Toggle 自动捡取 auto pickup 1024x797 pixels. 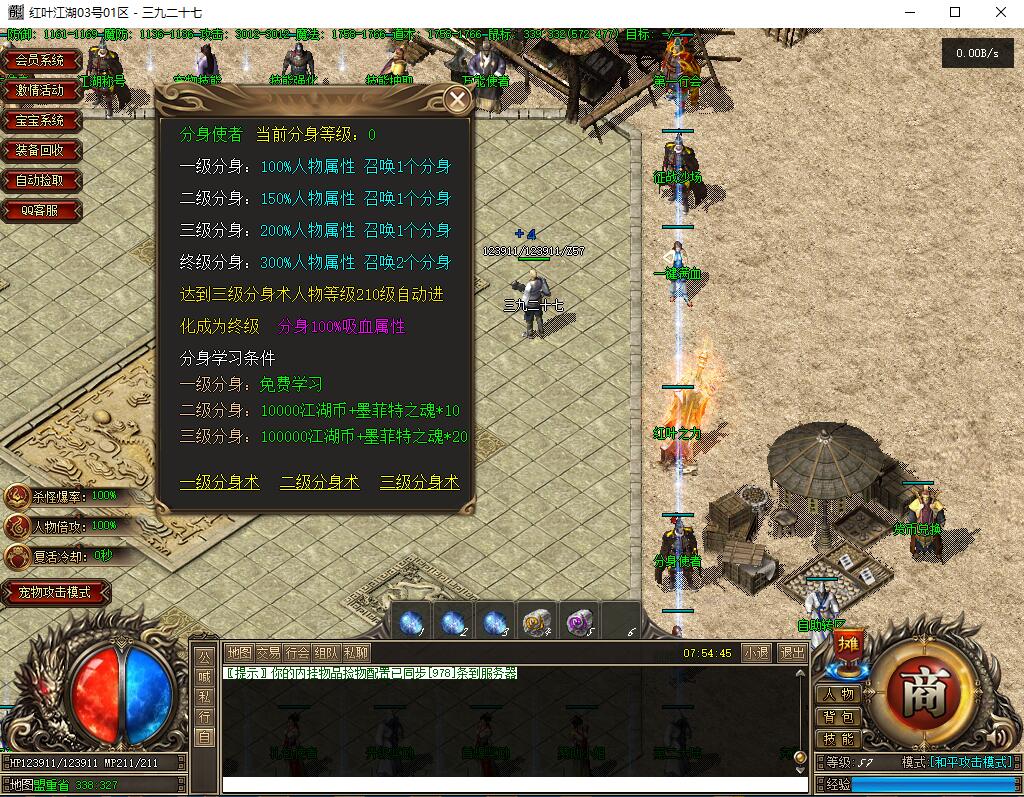pyautogui.click(x=40, y=180)
